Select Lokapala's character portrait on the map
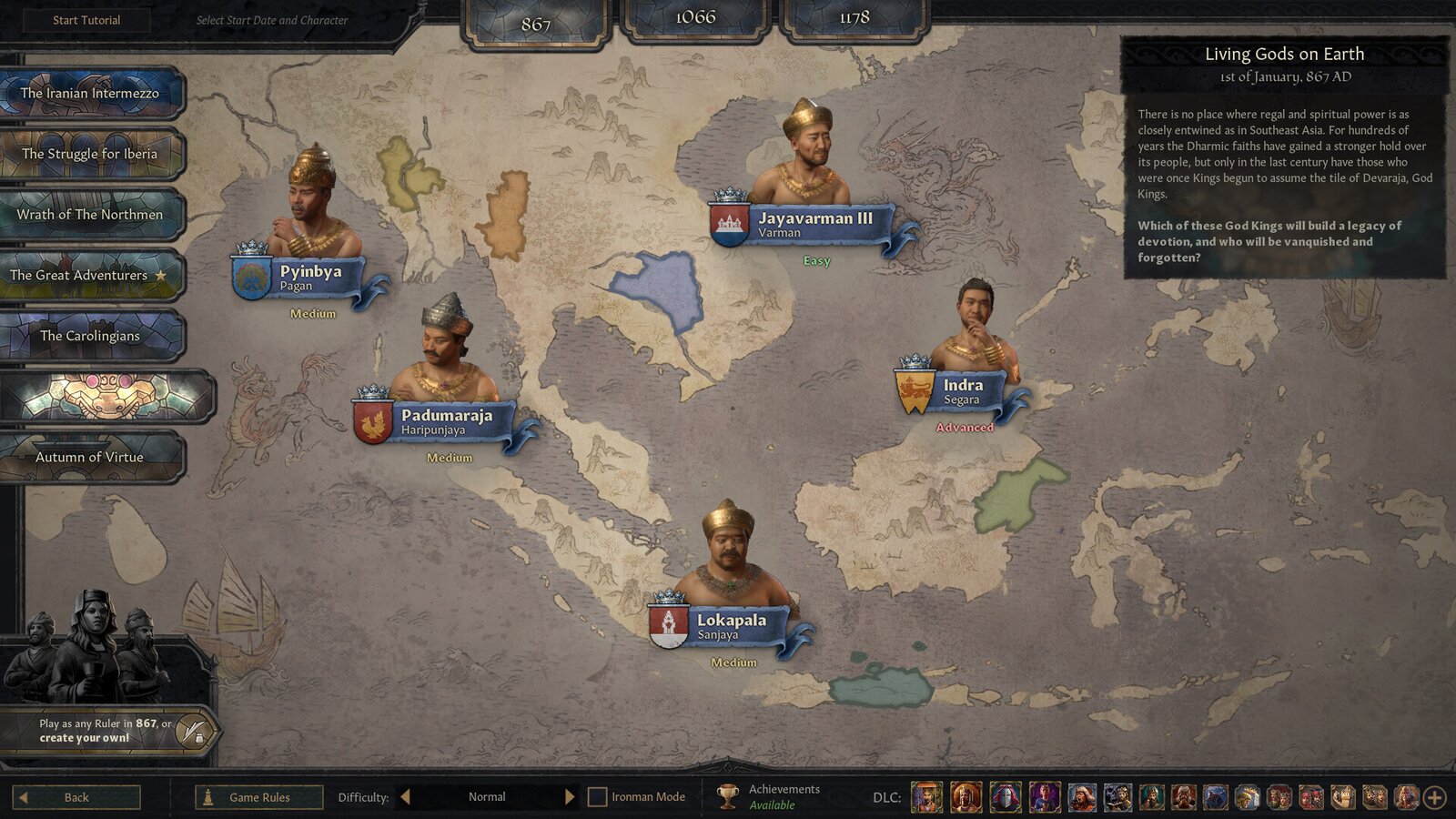 [x=727, y=551]
